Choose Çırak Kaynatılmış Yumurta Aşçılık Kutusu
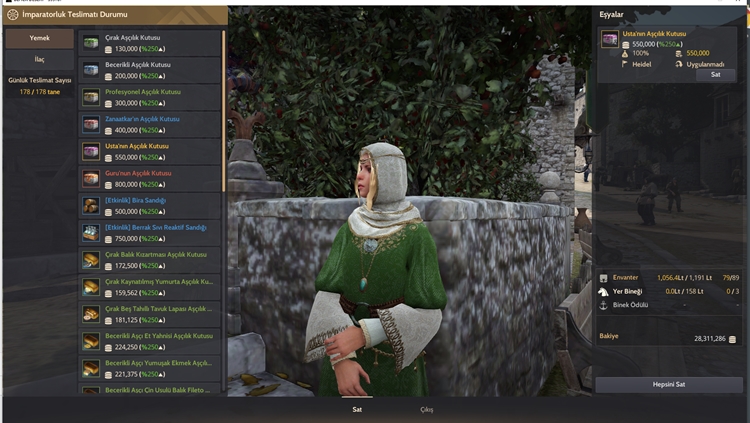This screenshot has height=423, width=750. click(150, 287)
